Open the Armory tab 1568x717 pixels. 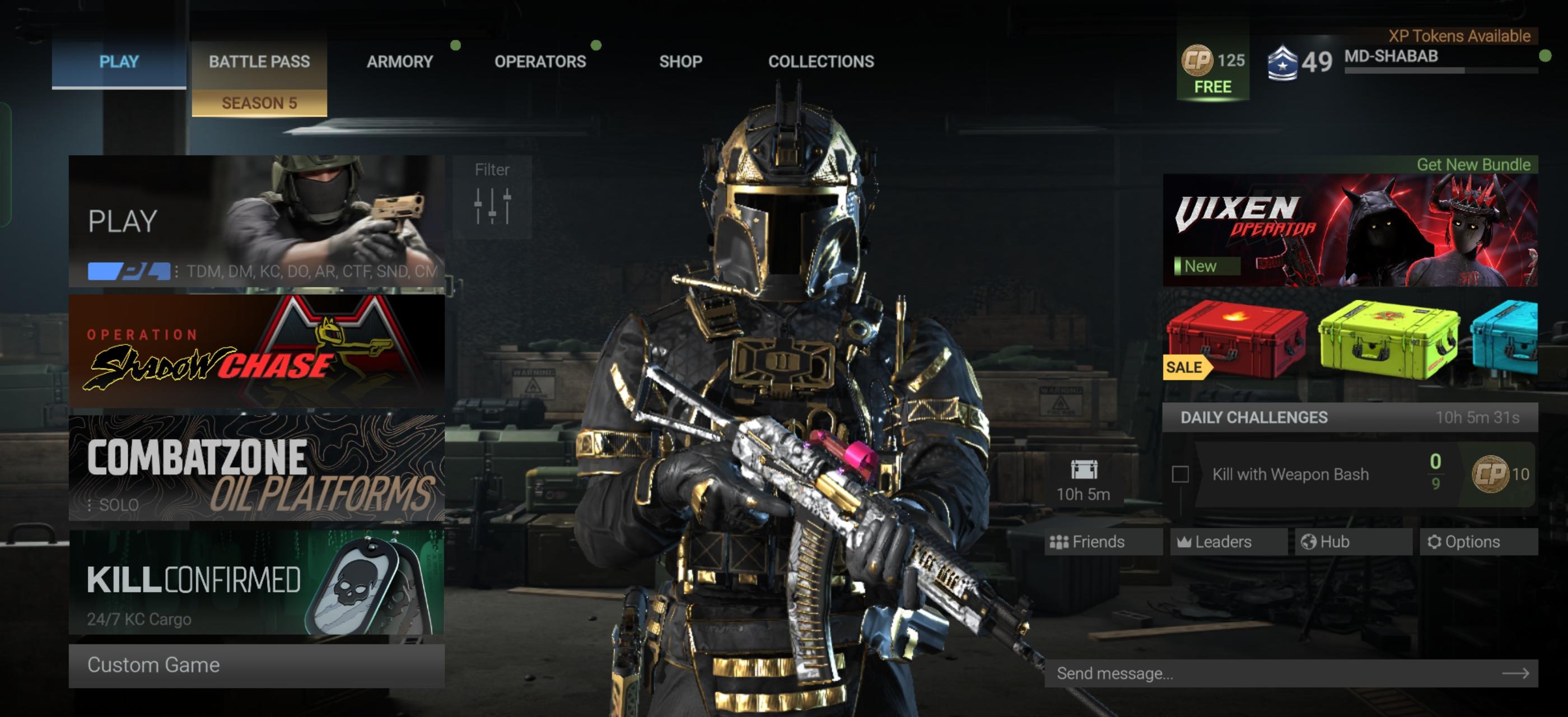(x=400, y=62)
